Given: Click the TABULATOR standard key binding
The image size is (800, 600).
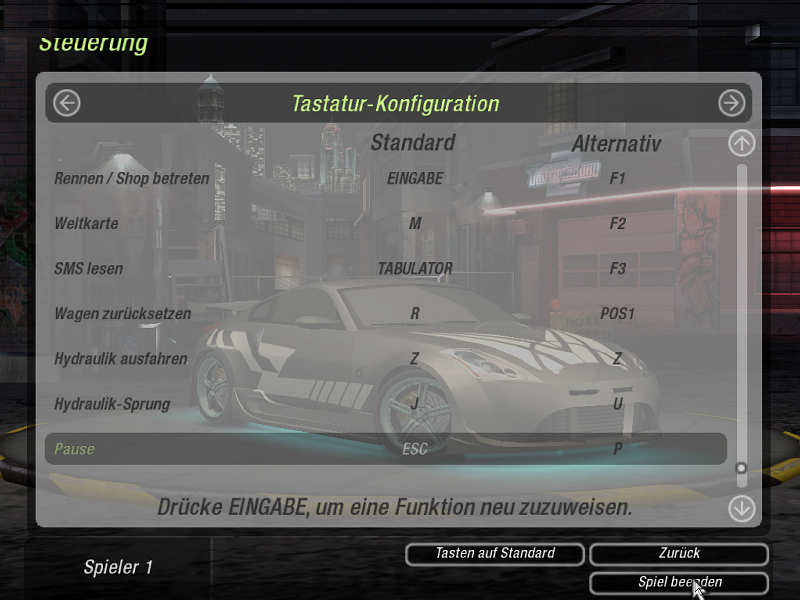Looking at the screenshot, I should click(x=415, y=269).
